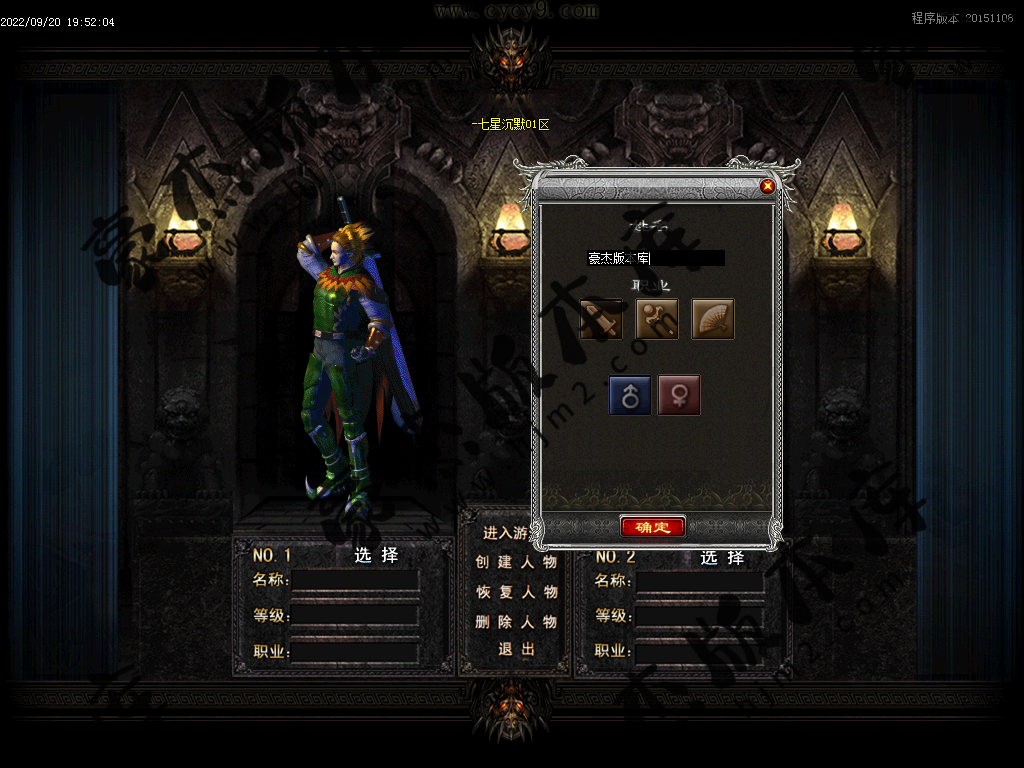Select the NO.2 character slot
Image resolution: width=1024 pixels, height=768 pixels.
point(722,557)
